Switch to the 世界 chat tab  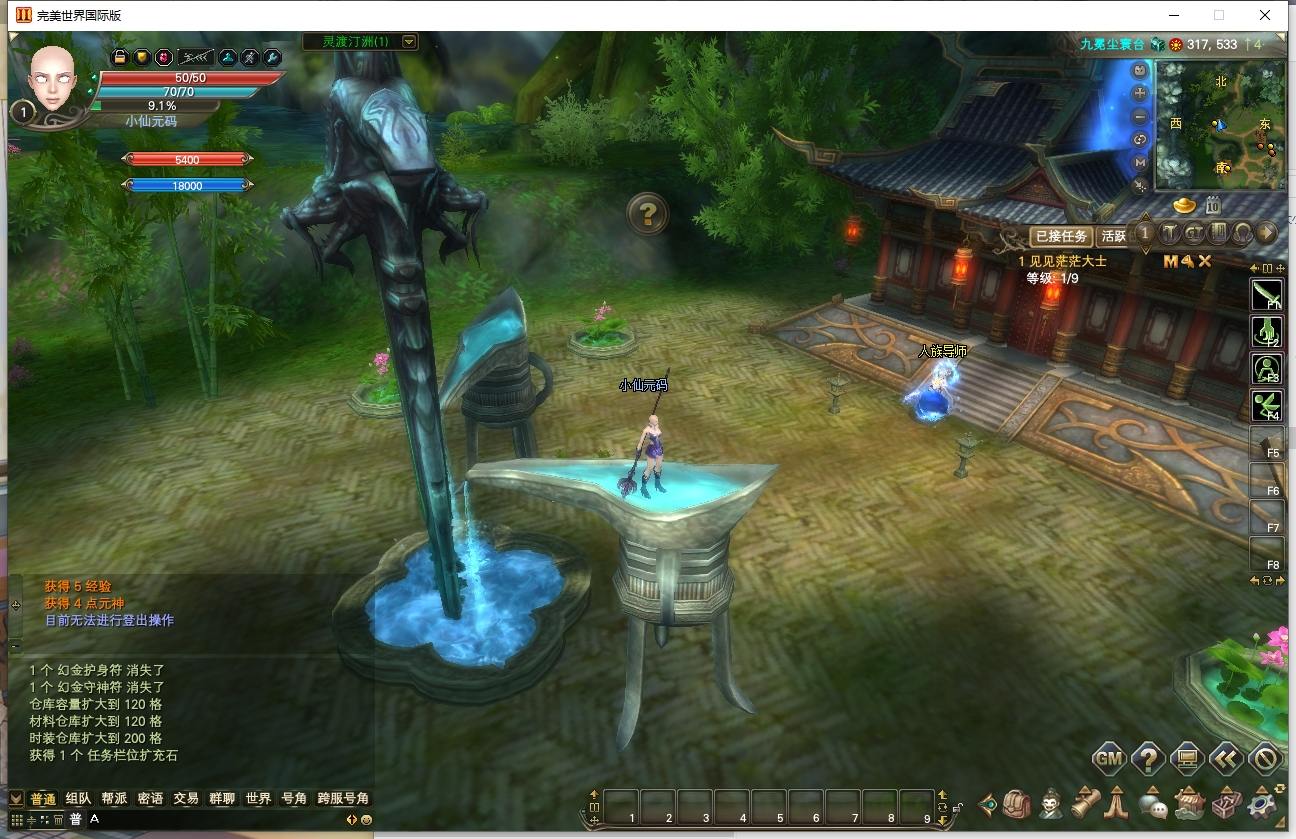(257, 798)
